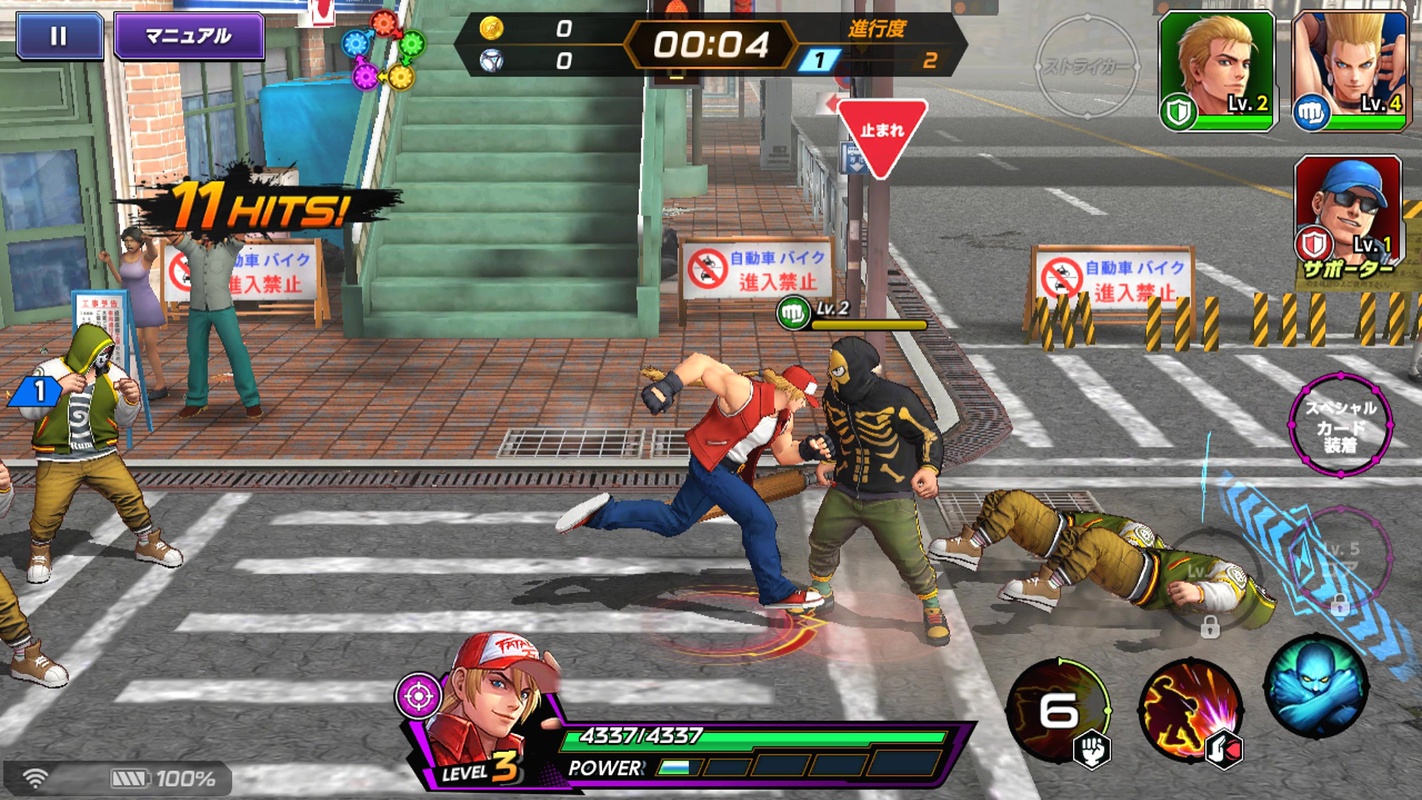Activate the flaming kick skill icon
This screenshot has height=800, width=1422.
coord(1190,709)
